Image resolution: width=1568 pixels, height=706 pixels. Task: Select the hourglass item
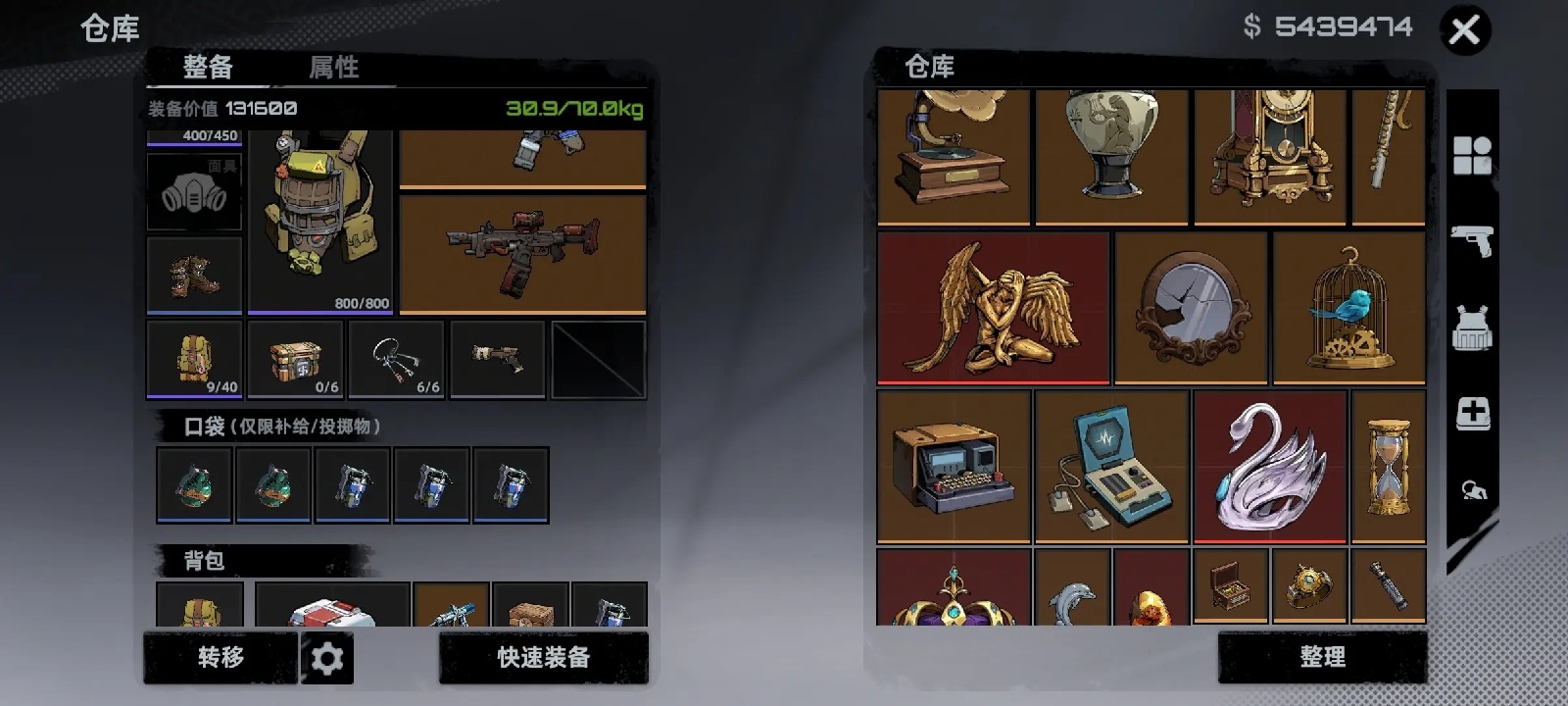[x=1388, y=467]
